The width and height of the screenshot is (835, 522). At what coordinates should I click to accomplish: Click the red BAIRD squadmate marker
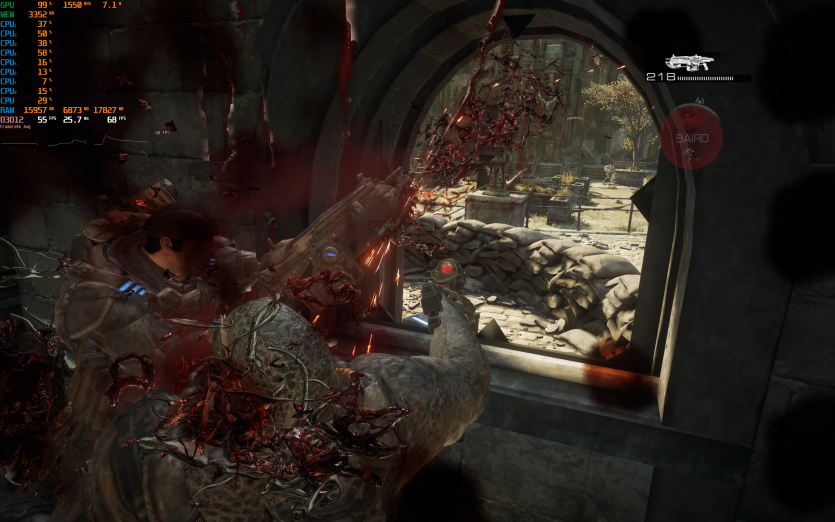690,138
